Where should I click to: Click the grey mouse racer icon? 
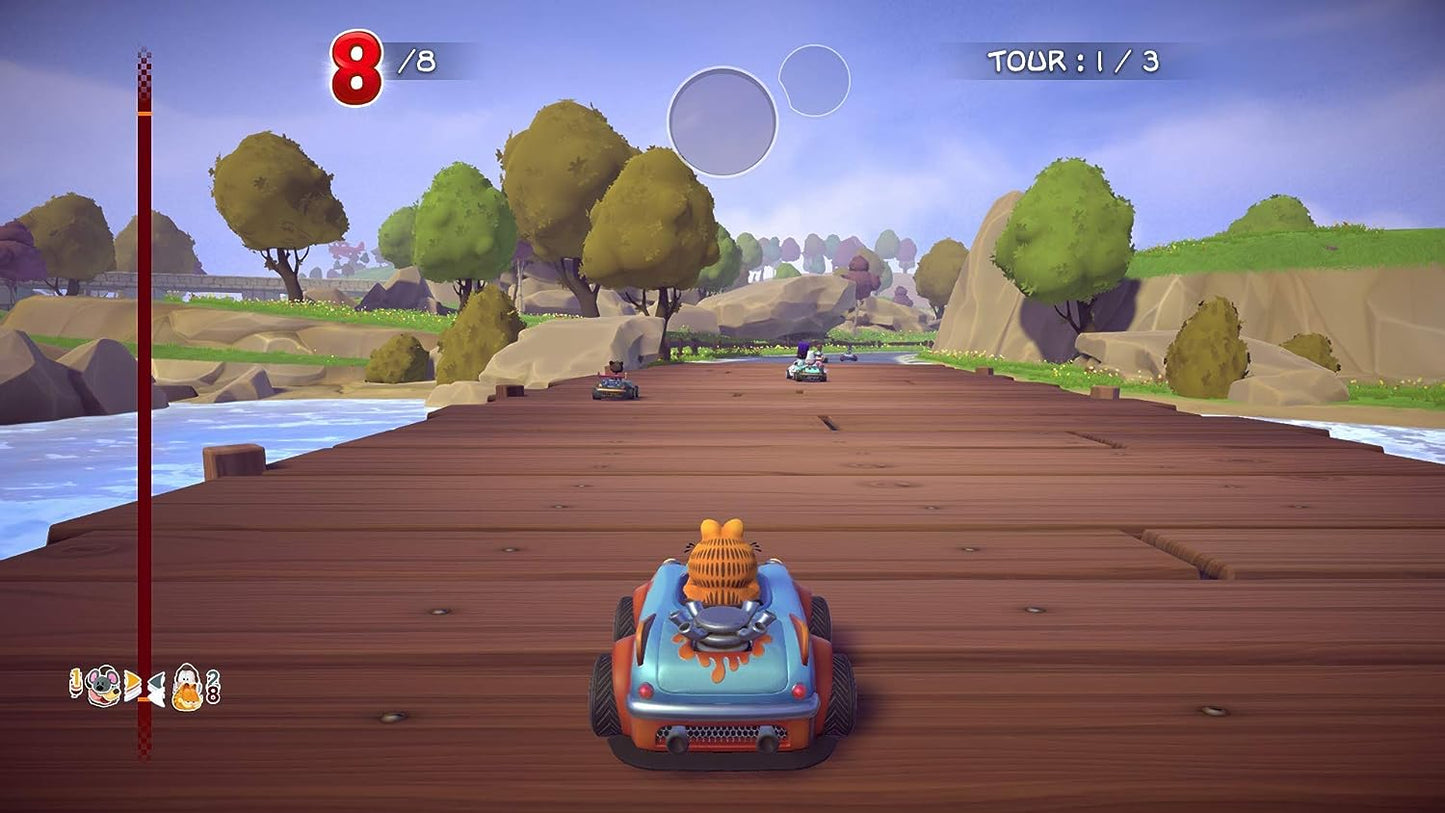click(102, 687)
